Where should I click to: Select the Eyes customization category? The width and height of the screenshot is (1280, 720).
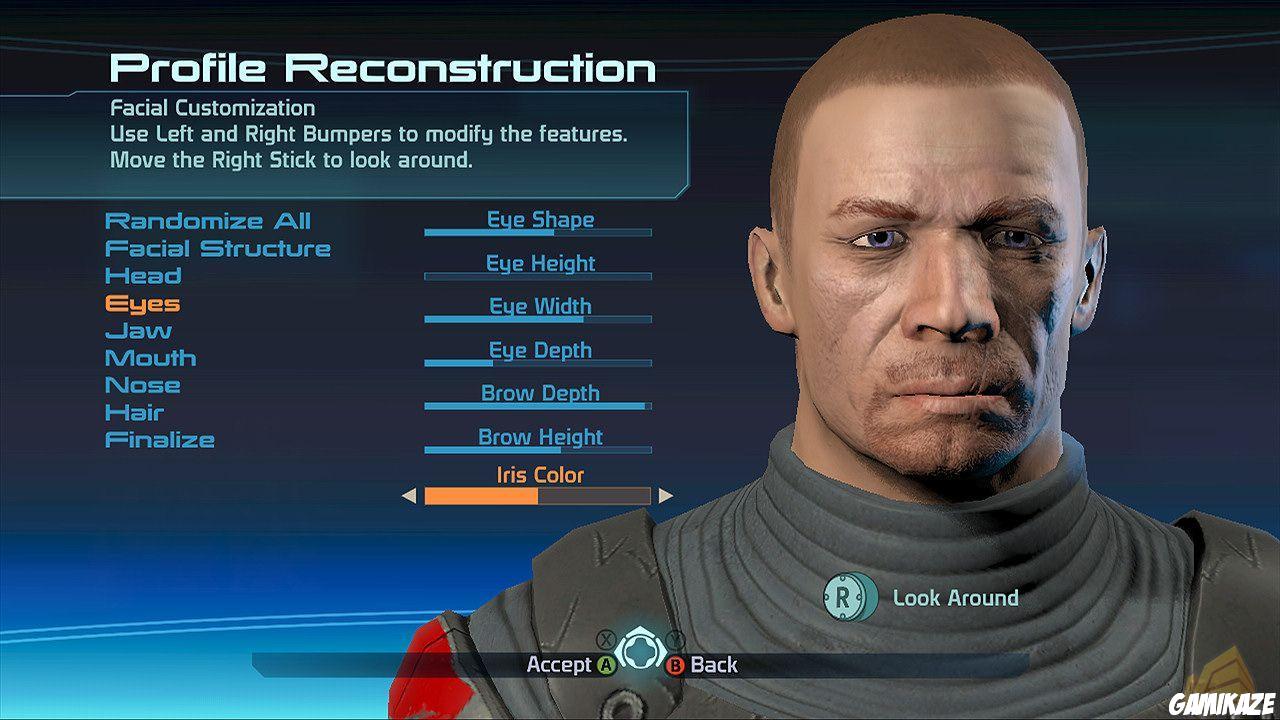tap(141, 303)
